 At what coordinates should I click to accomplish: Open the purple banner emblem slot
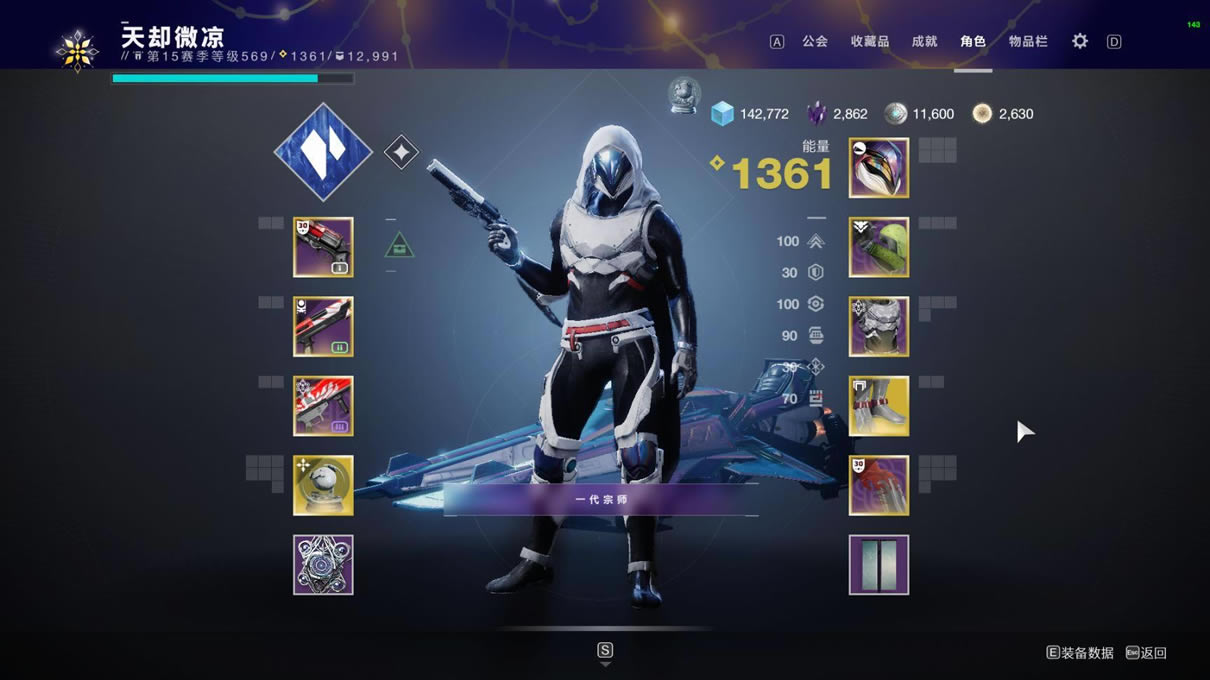pos(879,565)
